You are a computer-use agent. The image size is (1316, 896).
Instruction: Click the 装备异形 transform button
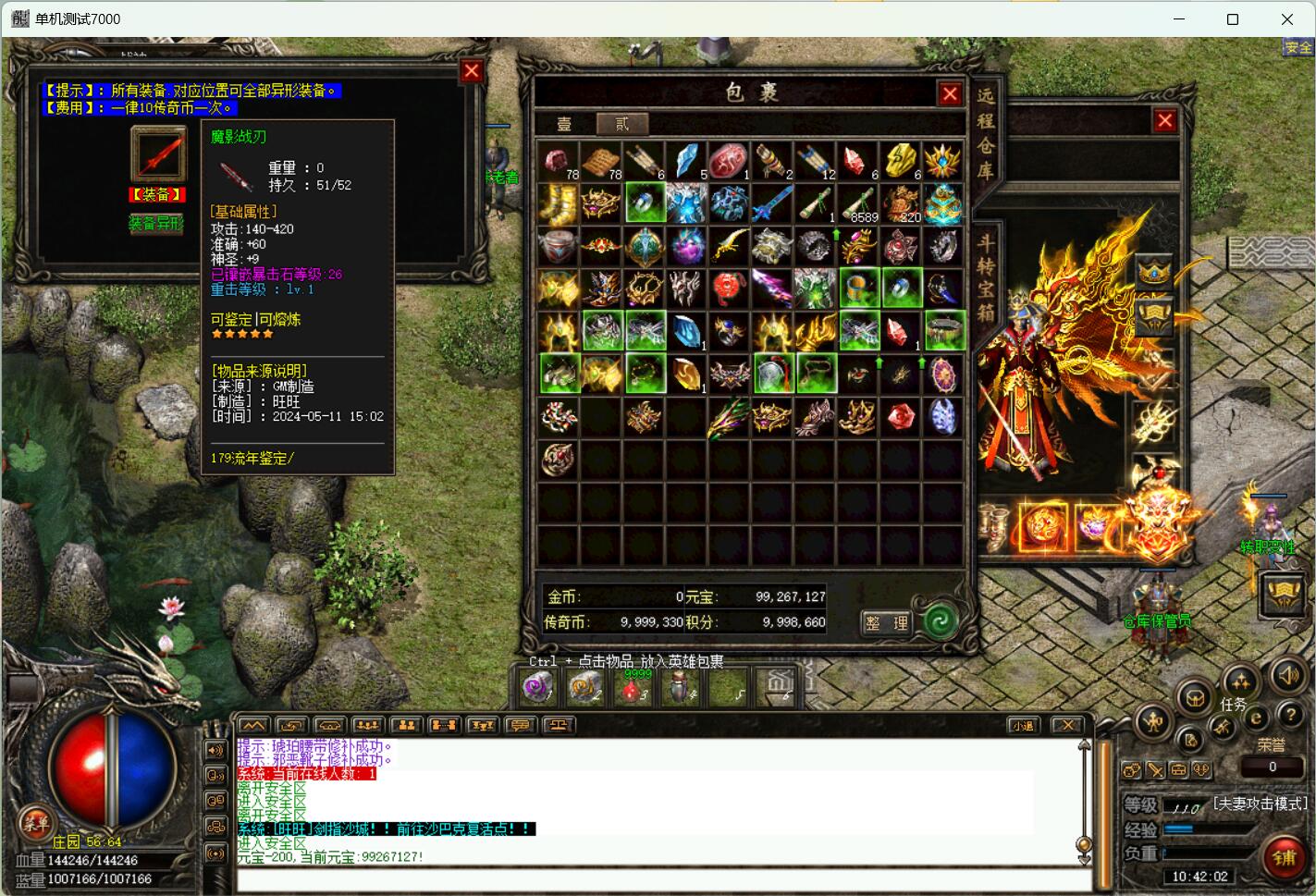tap(155, 224)
